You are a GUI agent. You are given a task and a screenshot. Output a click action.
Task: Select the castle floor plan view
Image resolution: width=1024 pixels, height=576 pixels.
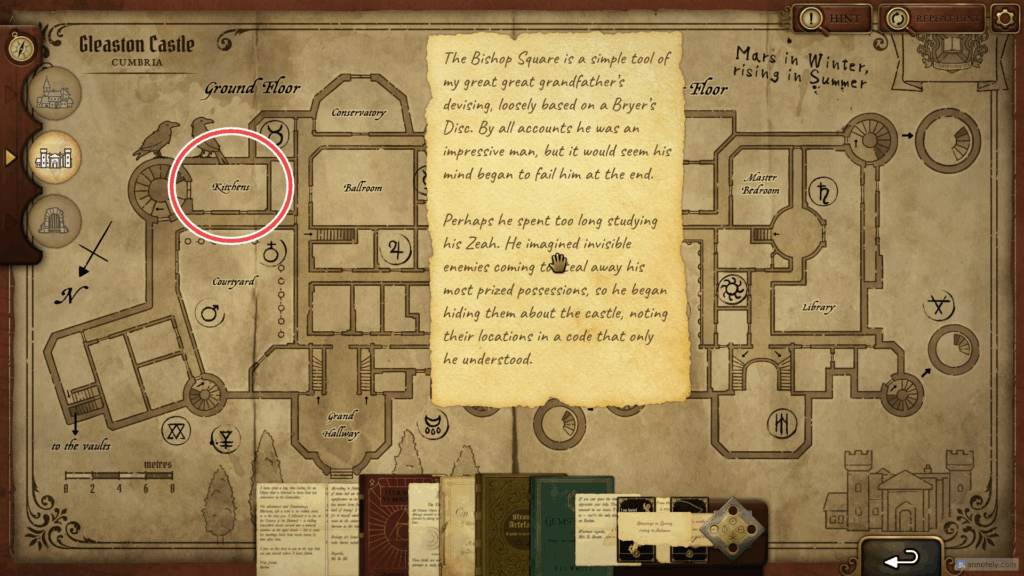pos(56,158)
